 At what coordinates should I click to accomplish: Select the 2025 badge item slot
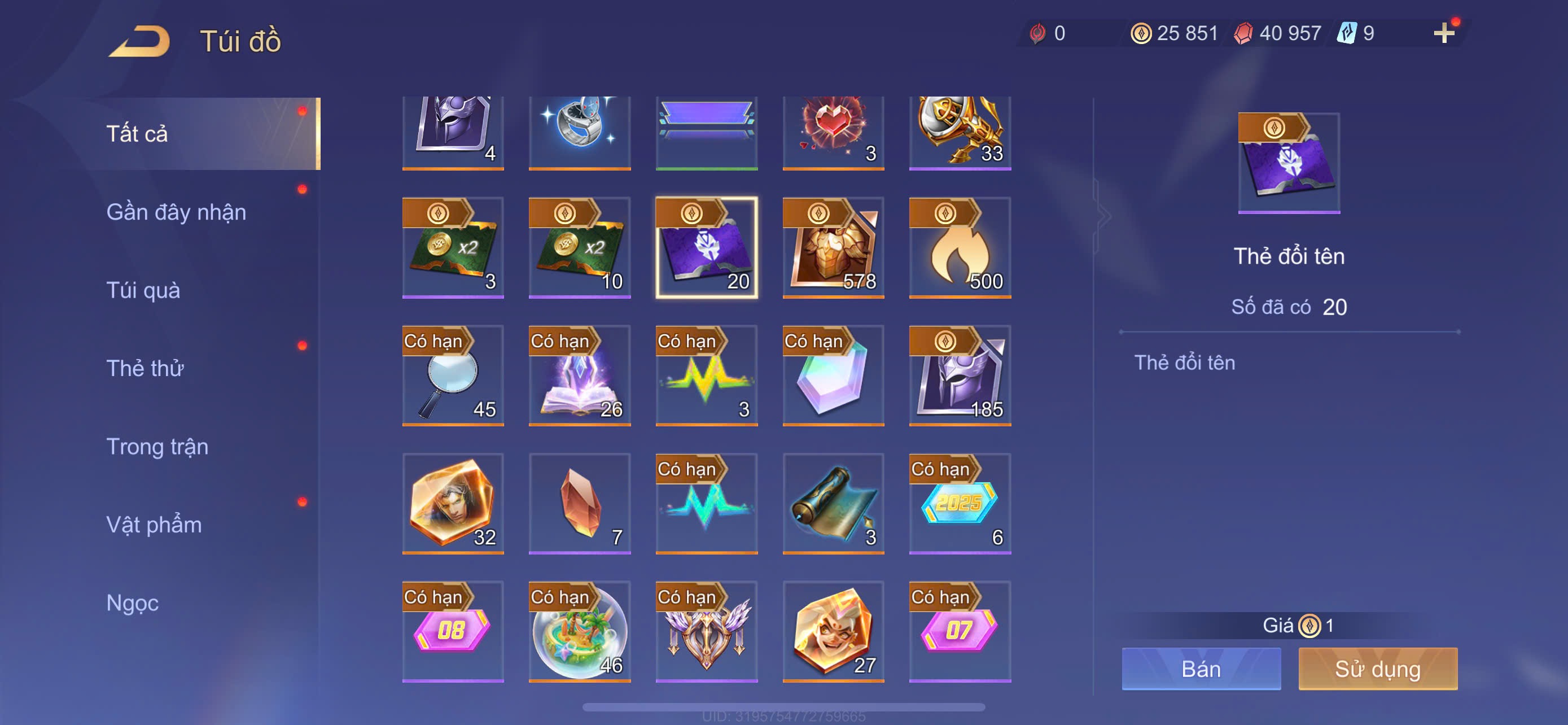point(960,504)
